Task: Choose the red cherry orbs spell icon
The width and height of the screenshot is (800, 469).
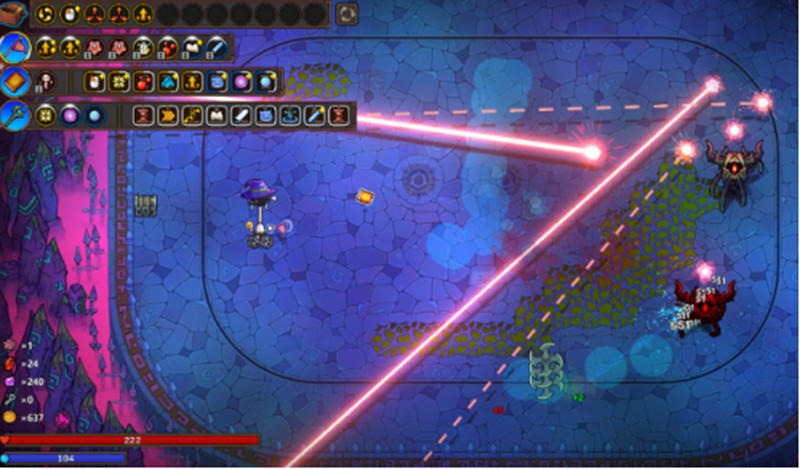Action: pos(167,47)
